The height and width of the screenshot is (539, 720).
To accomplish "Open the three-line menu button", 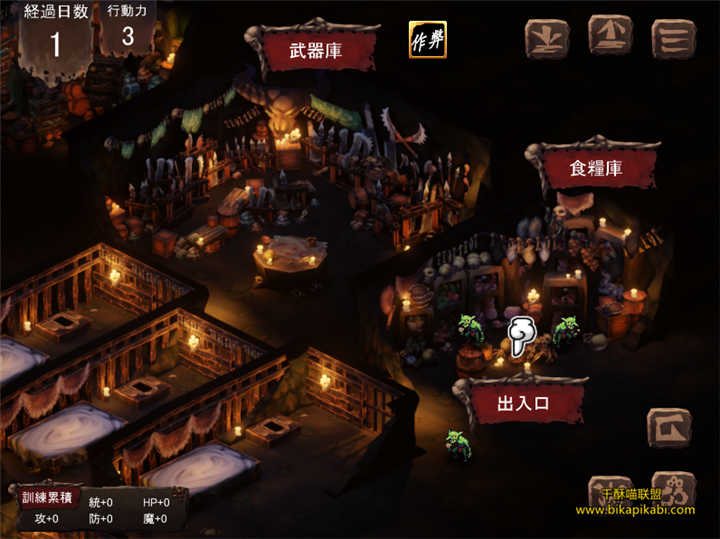I will click(x=673, y=37).
